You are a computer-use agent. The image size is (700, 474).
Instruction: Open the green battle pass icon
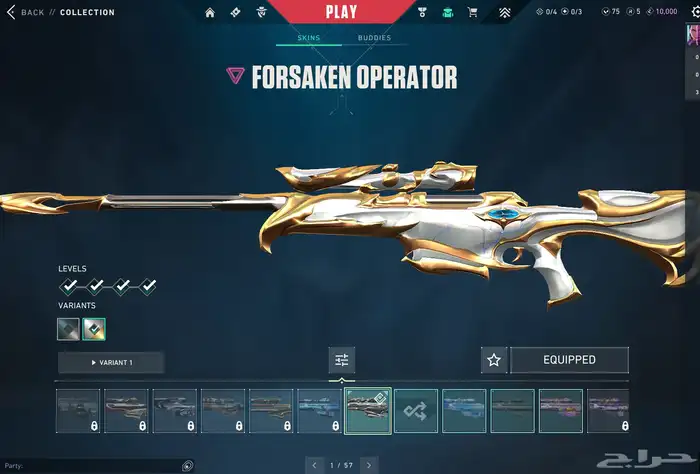[447, 13]
